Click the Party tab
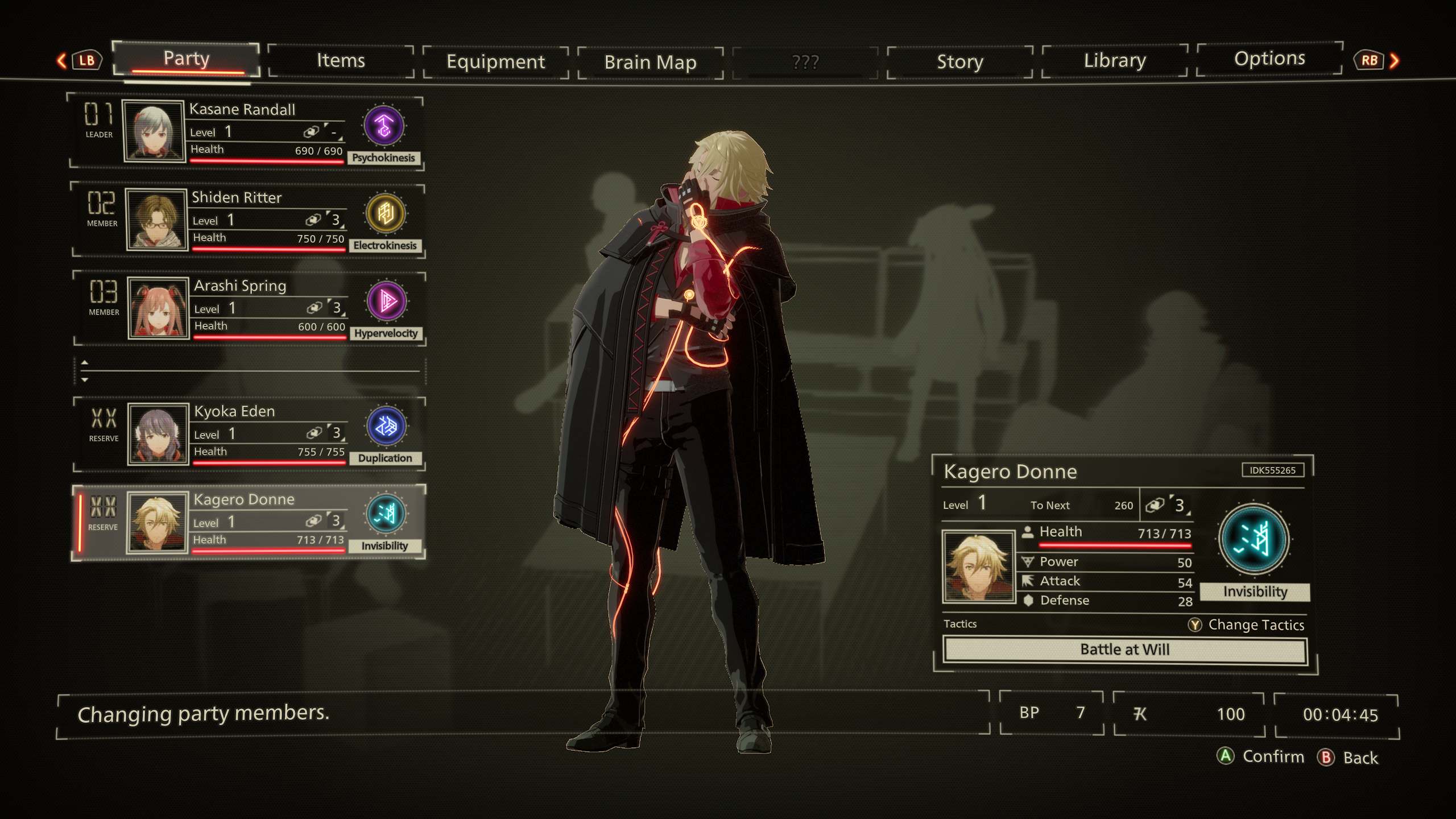 click(187, 59)
